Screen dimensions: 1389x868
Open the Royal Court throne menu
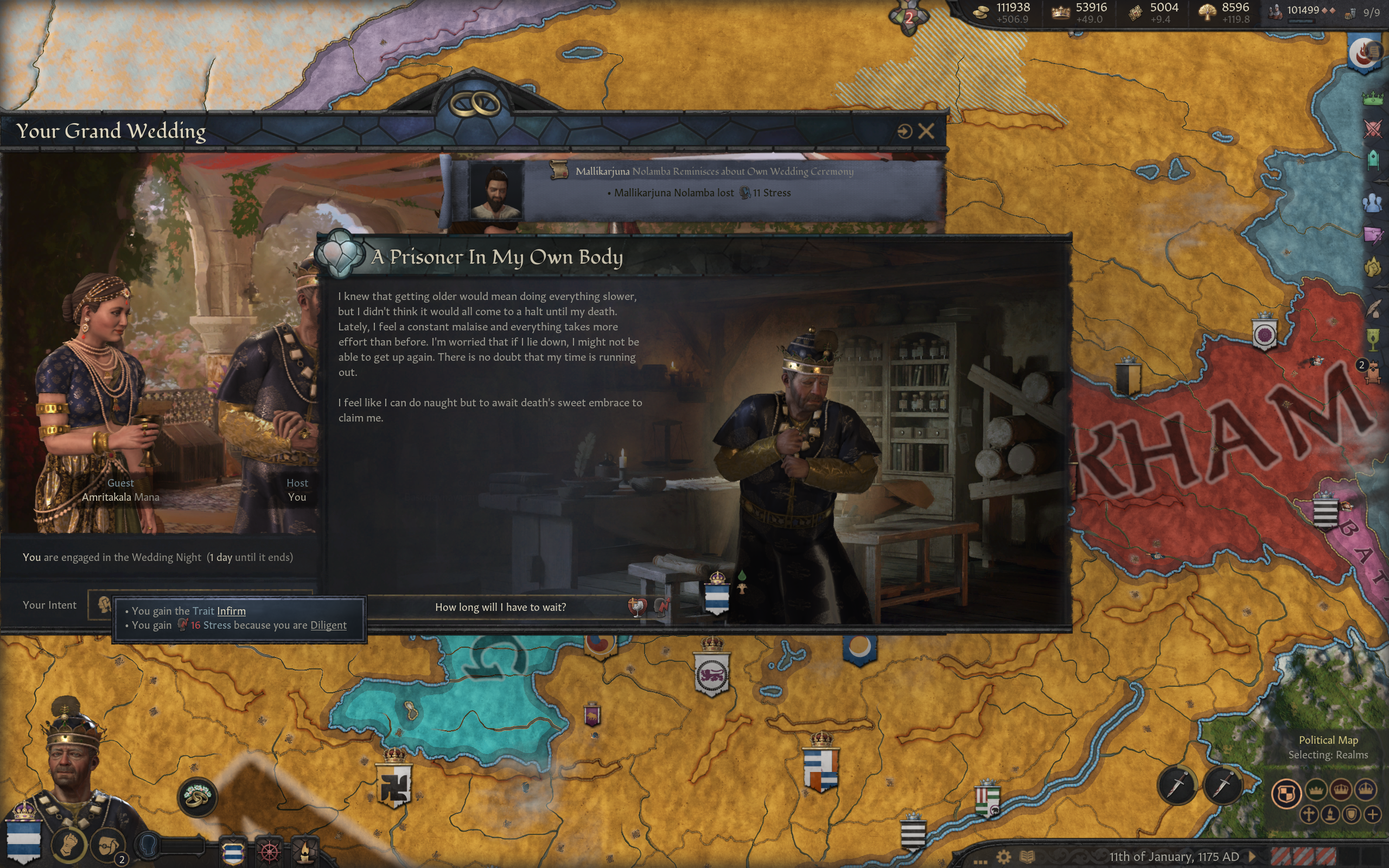(1372, 373)
